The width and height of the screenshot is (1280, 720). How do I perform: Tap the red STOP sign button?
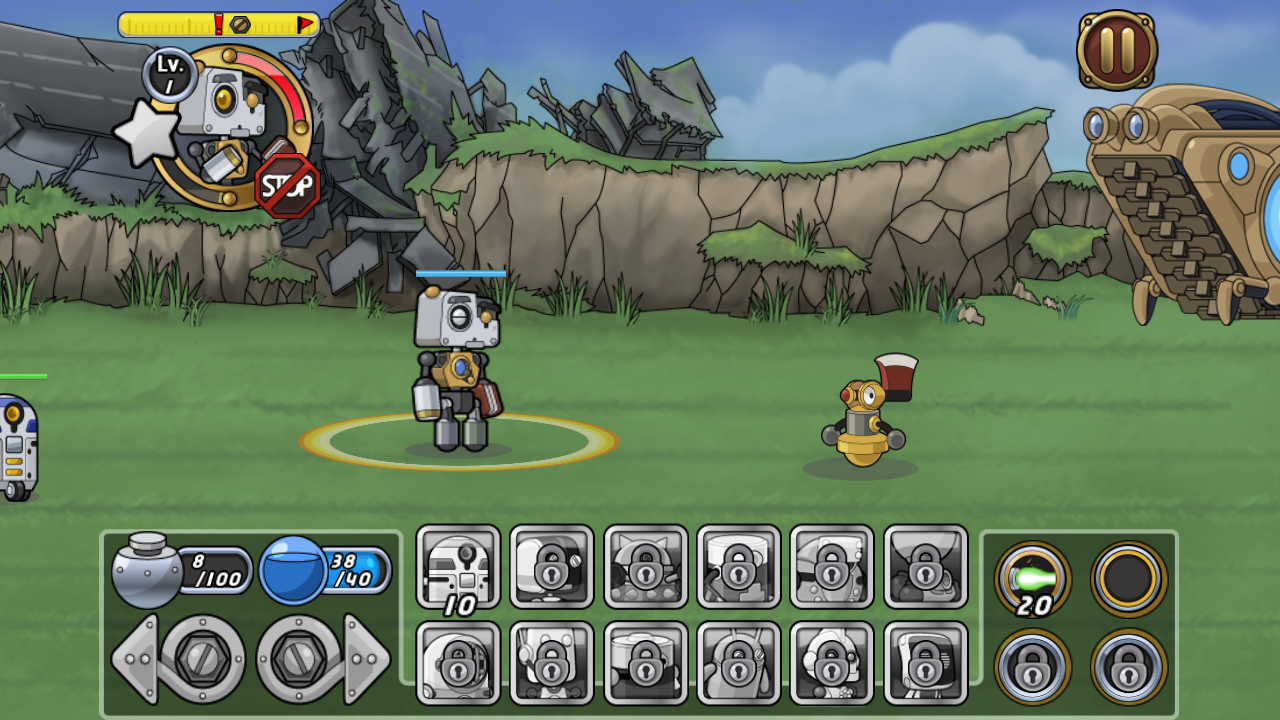pos(287,185)
